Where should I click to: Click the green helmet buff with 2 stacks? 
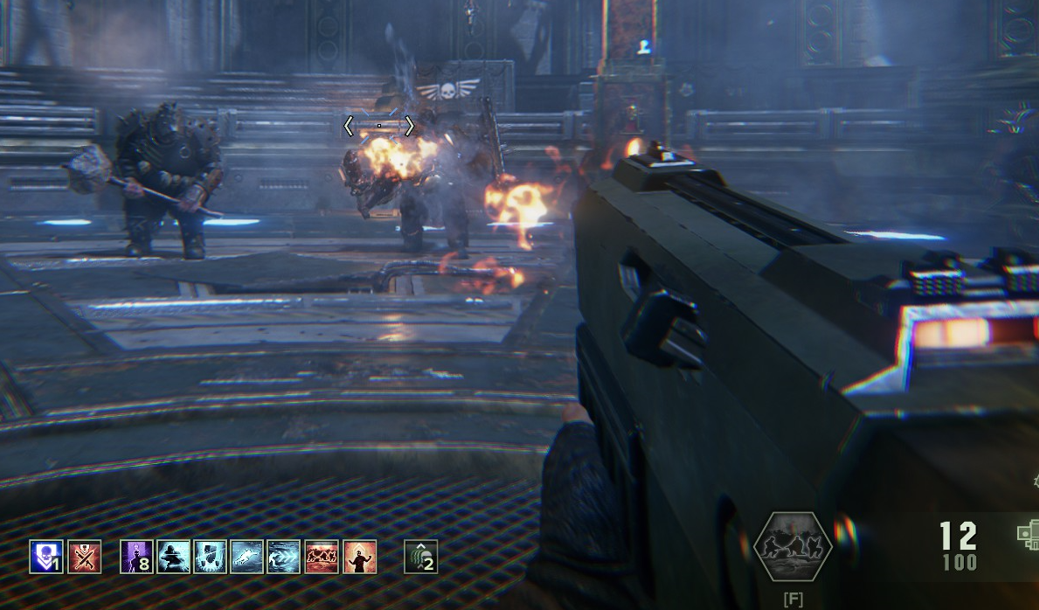point(421,556)
